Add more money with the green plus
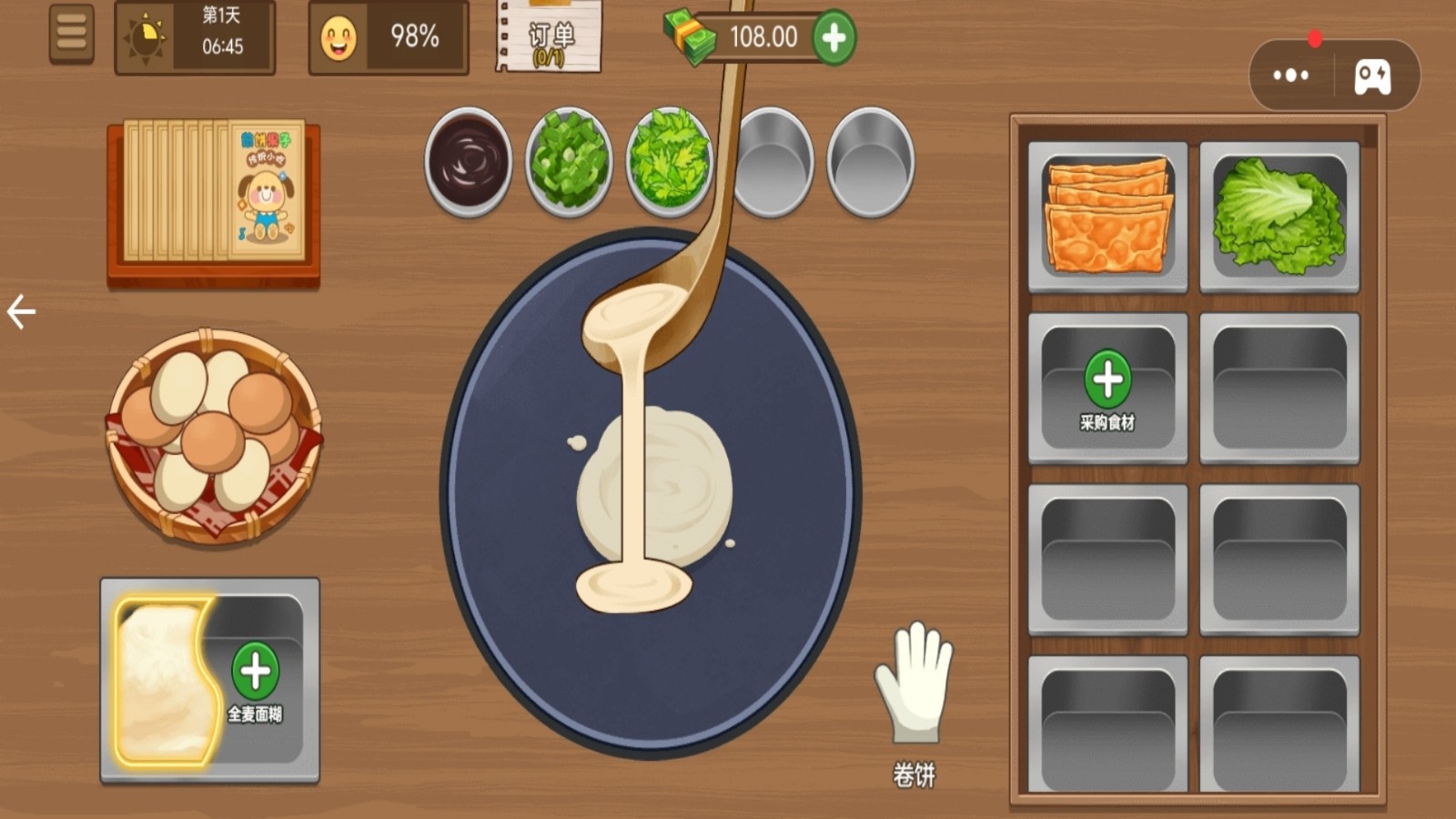Image resolution: width=1456 pixels, height=819 pixels. point(834,37)
